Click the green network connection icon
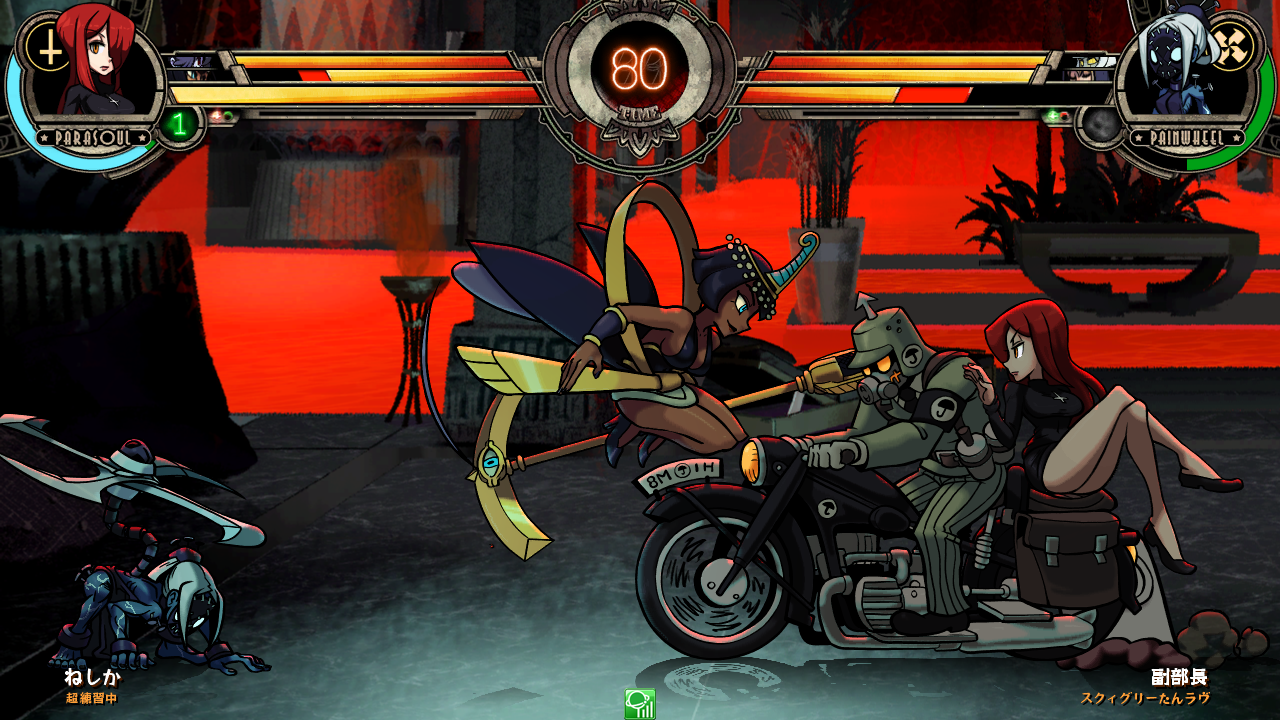This screenshot has height=720, width=1280. tap(639, 704)
